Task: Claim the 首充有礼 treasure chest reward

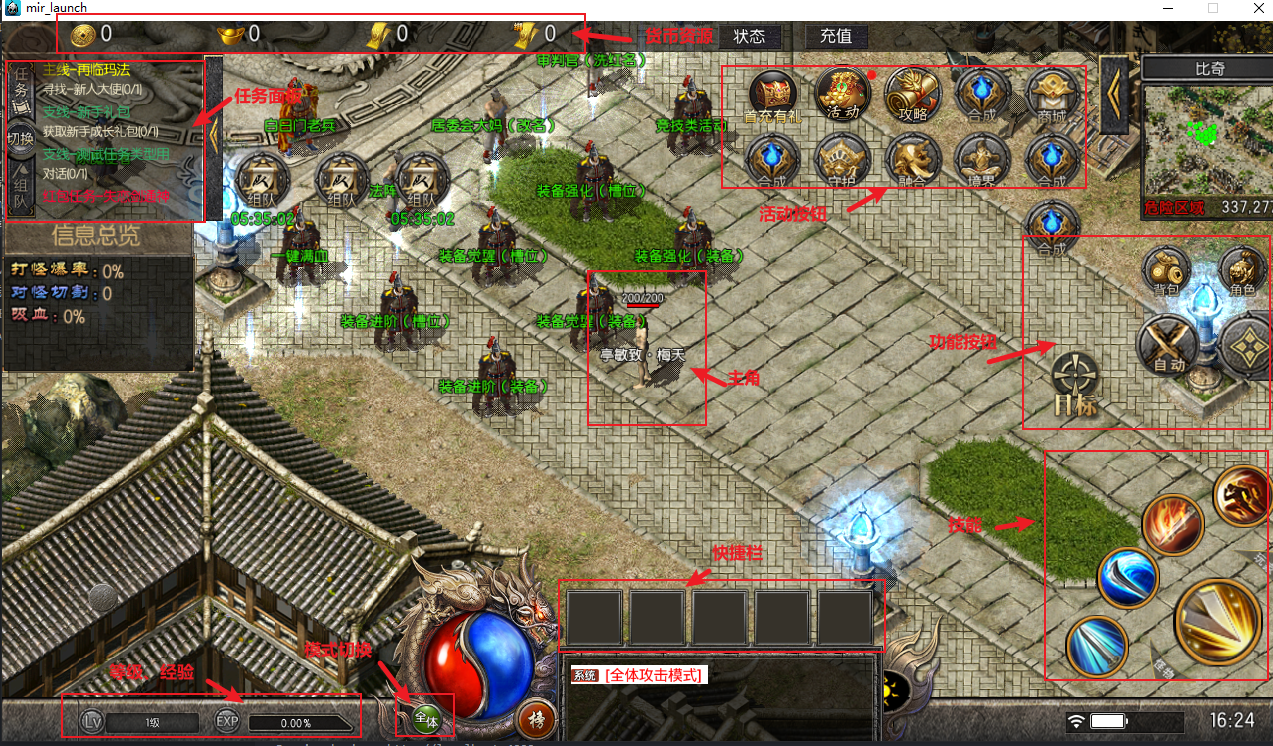Action: tap(772, 94)
